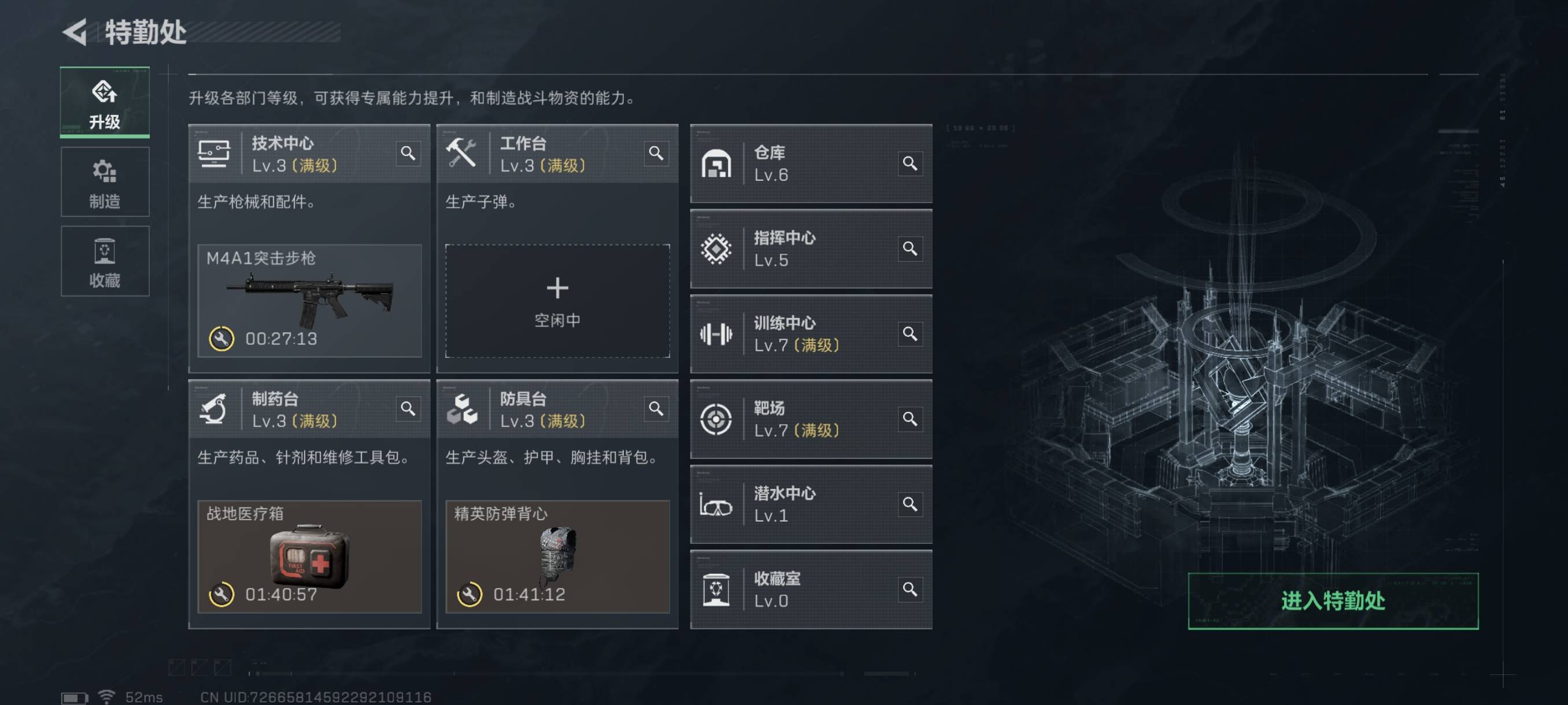
Task: Open the M4A1突击步枪 production slot
Action: tap(309, 300)
